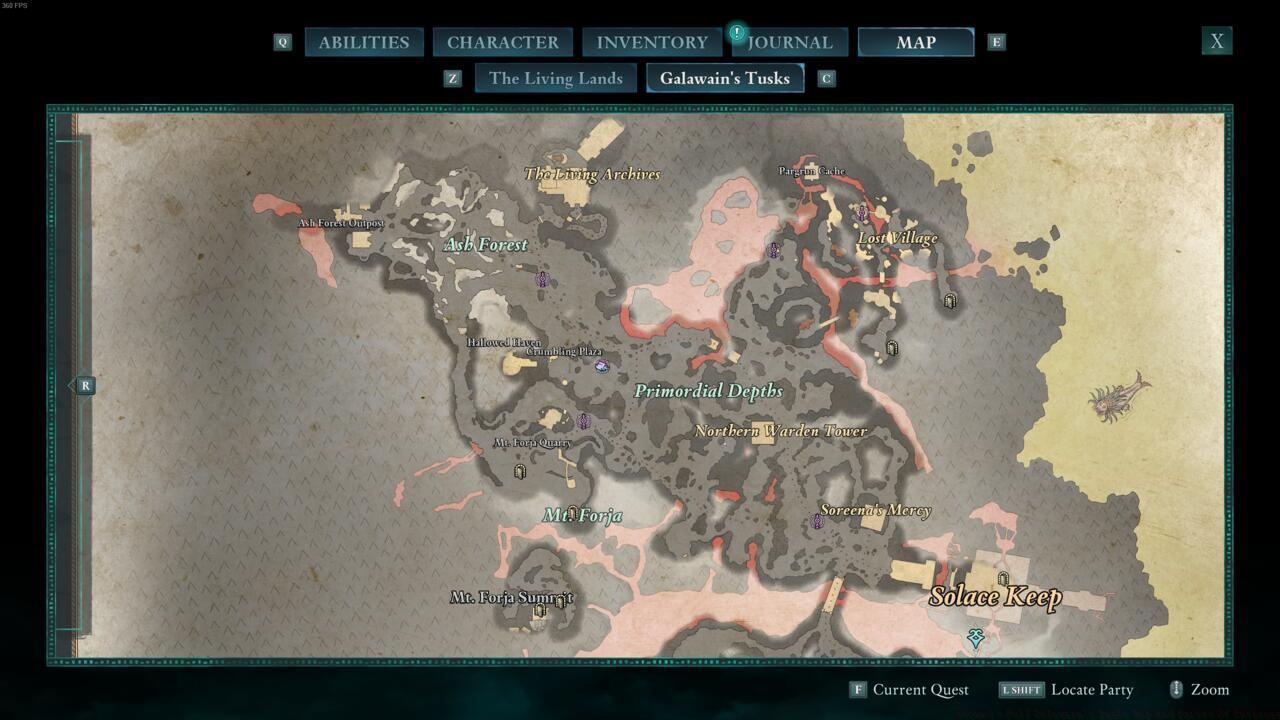This screenshot has height=720, width=1280.
Task: Click the quest notification badge on Journal
Action: click(x=737, y=31)
